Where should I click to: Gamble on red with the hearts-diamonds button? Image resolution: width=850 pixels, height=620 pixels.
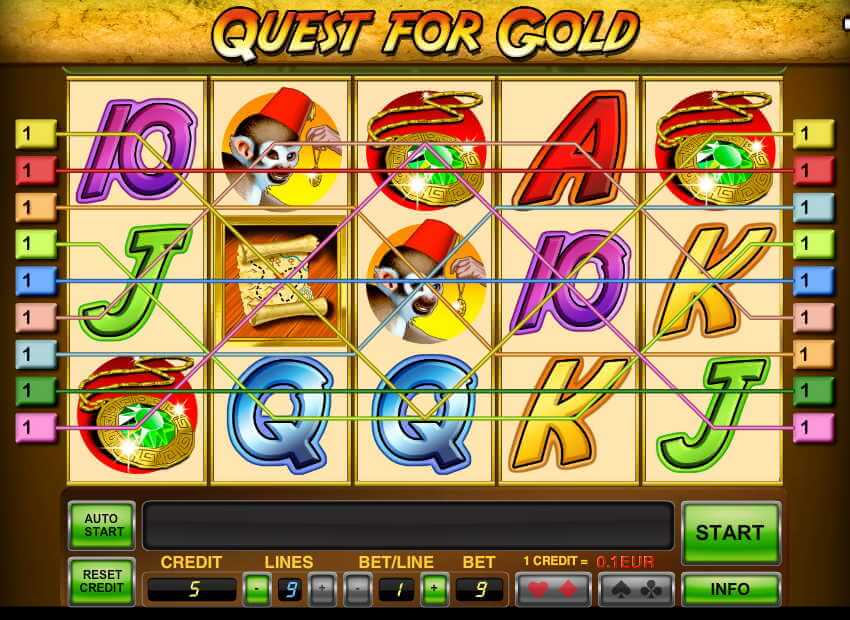click(x=552, y=589)
